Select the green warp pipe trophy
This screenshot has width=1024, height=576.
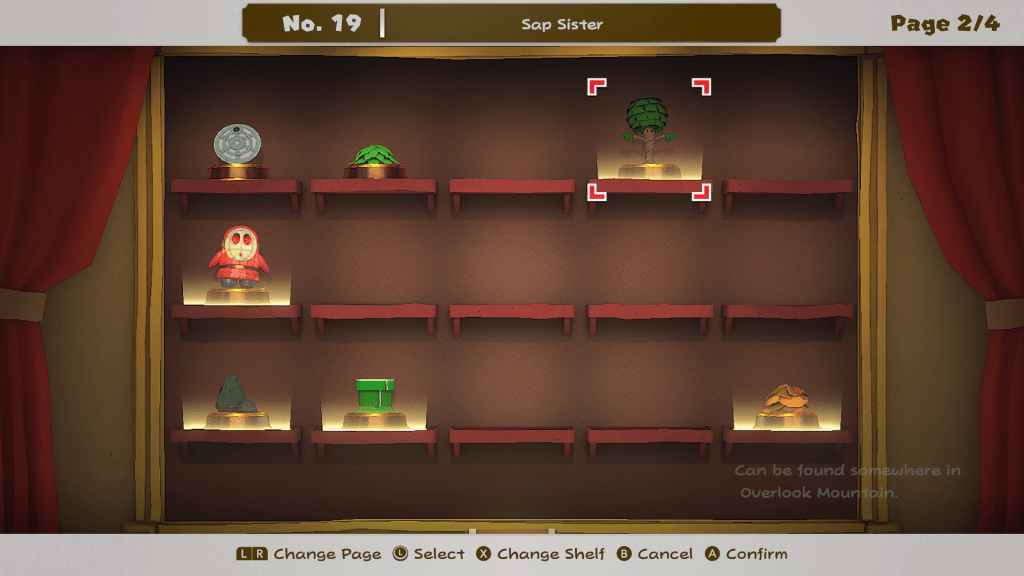[x=374, y=397]
